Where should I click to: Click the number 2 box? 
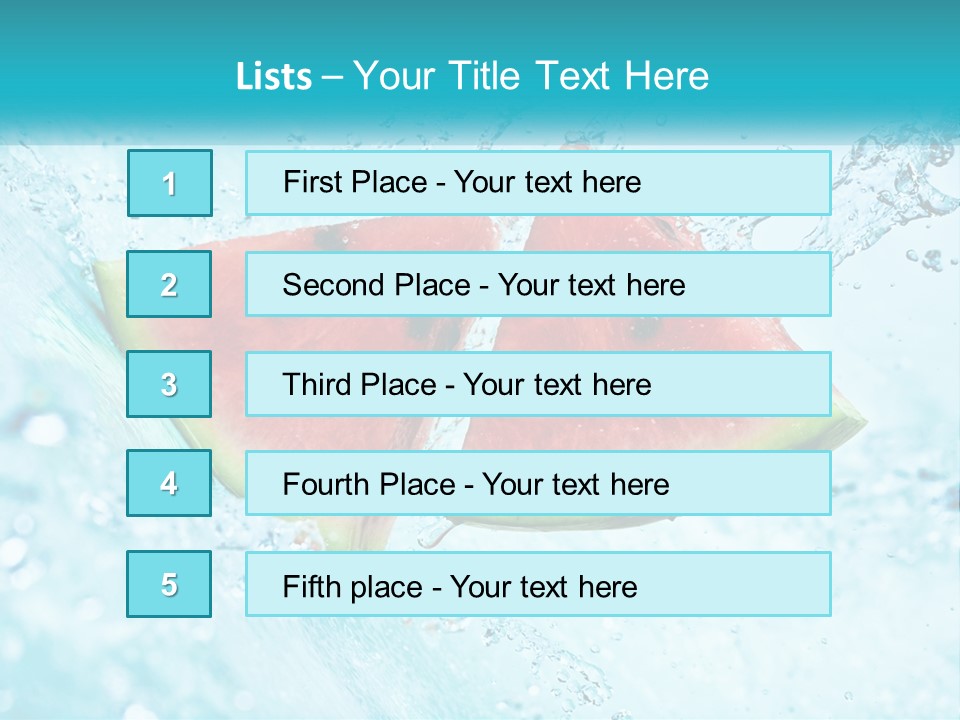tap(170, 284)
